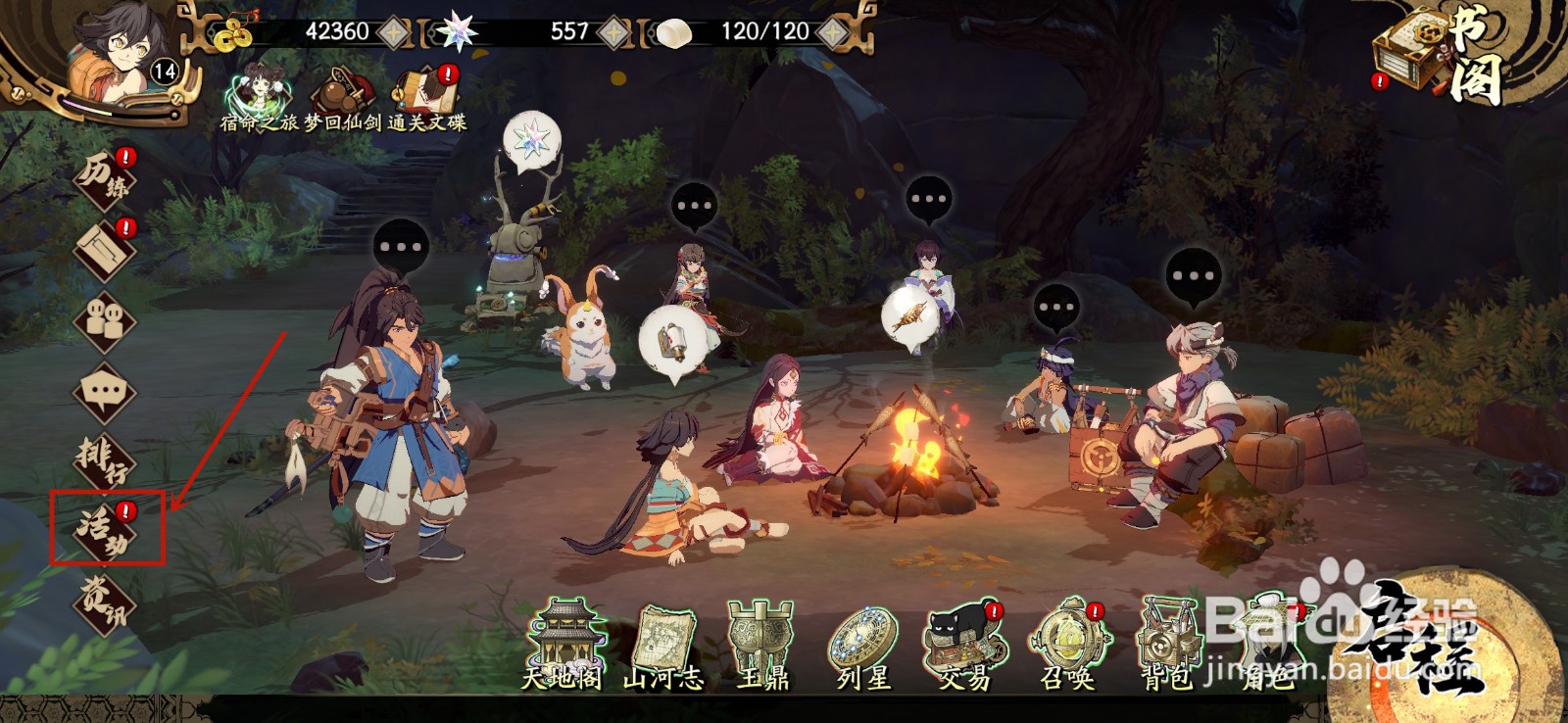1568x723 pixels.
Task: Open the 活动 events menu
Action: [106, 529]
